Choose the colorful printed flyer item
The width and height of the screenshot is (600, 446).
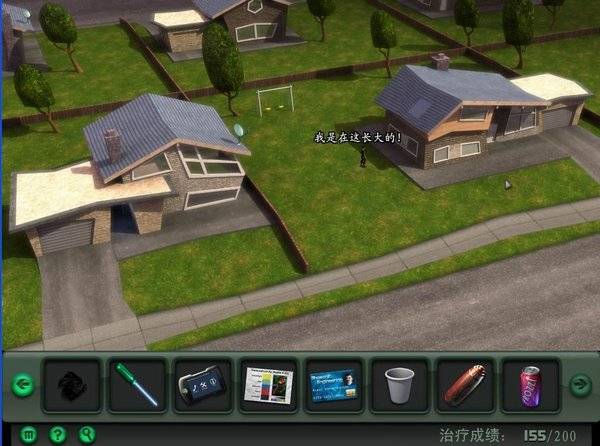(268, 385)
